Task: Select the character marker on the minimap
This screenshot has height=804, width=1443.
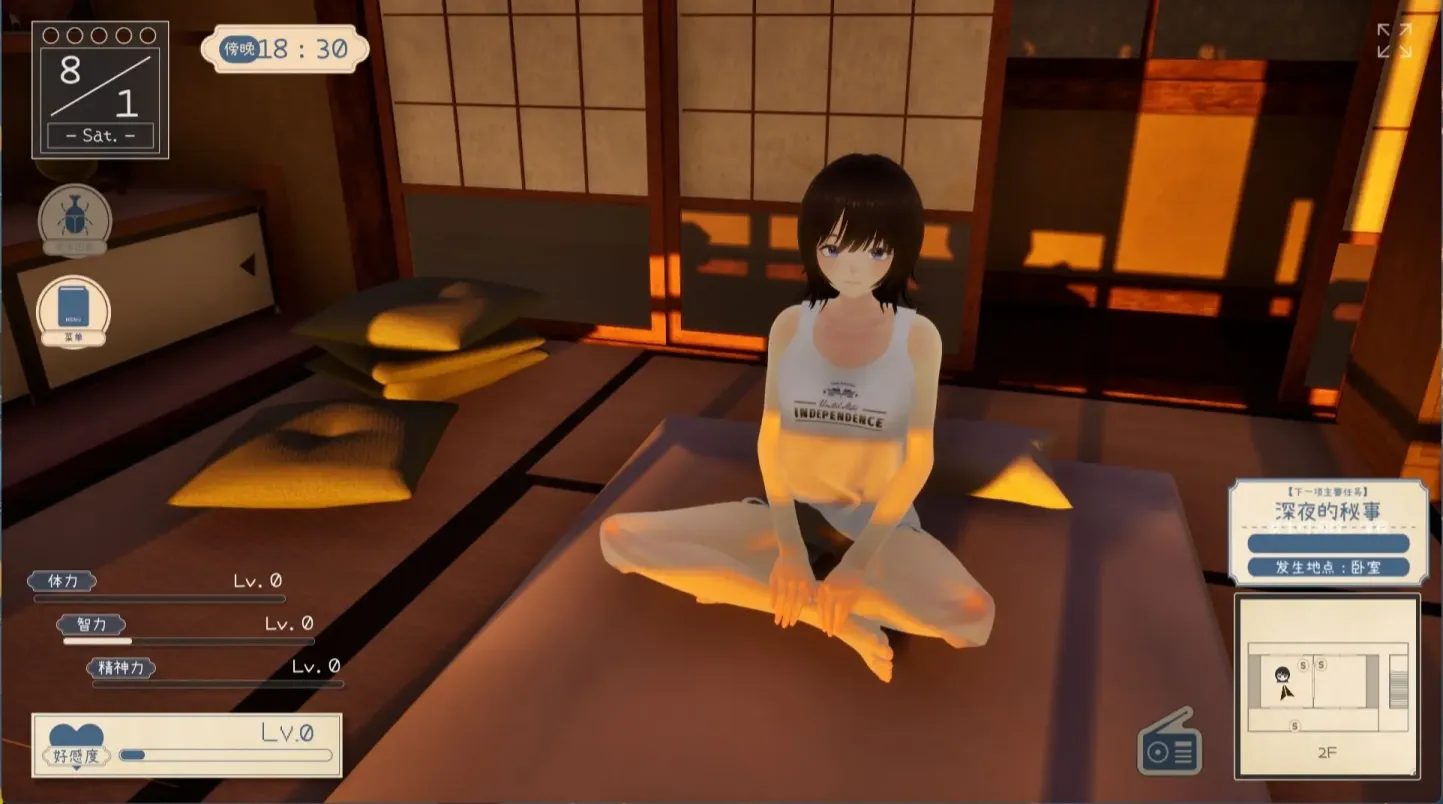Action: 1281,675
